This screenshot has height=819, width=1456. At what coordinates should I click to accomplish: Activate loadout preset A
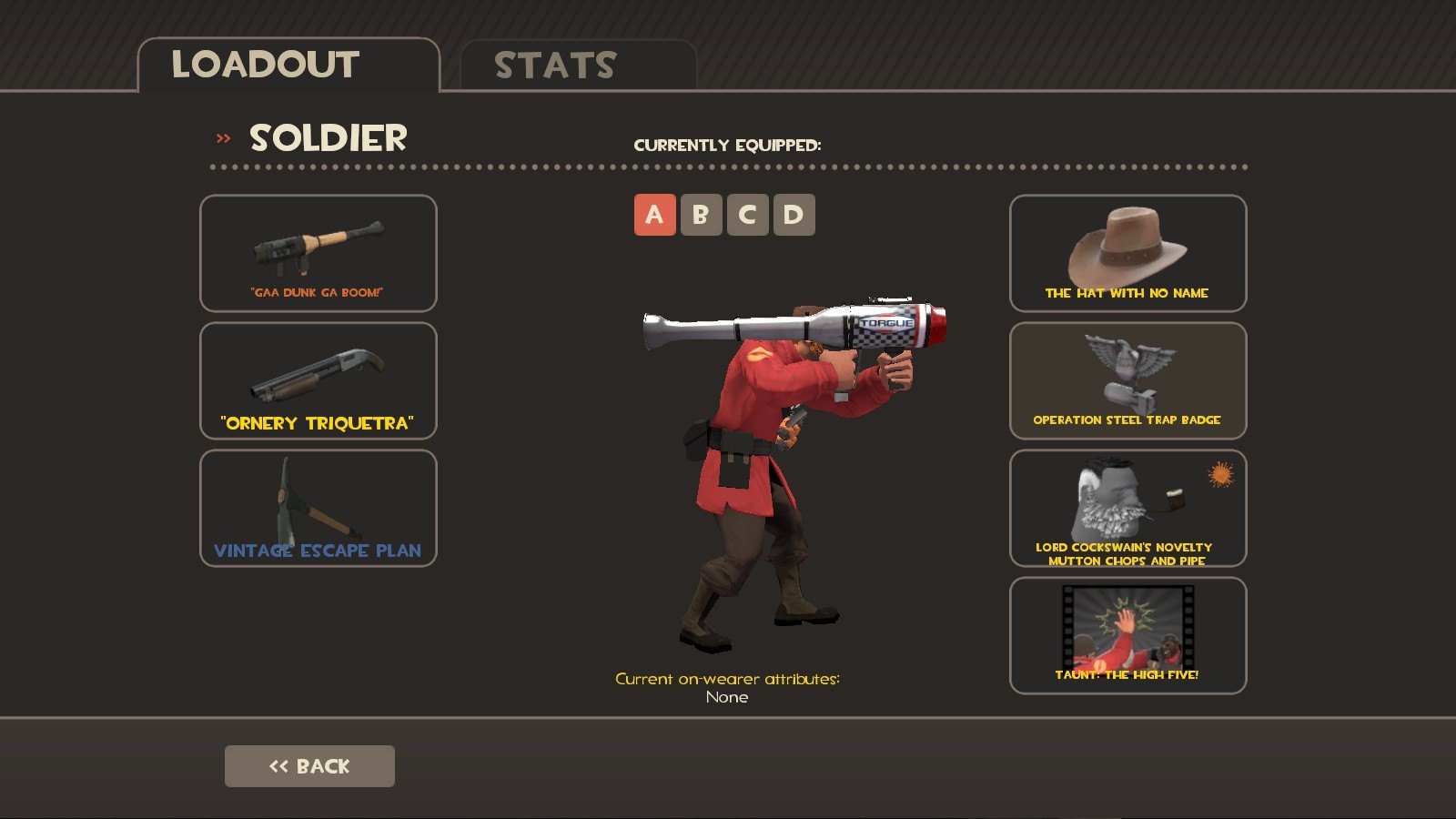(x=654, y=215)
